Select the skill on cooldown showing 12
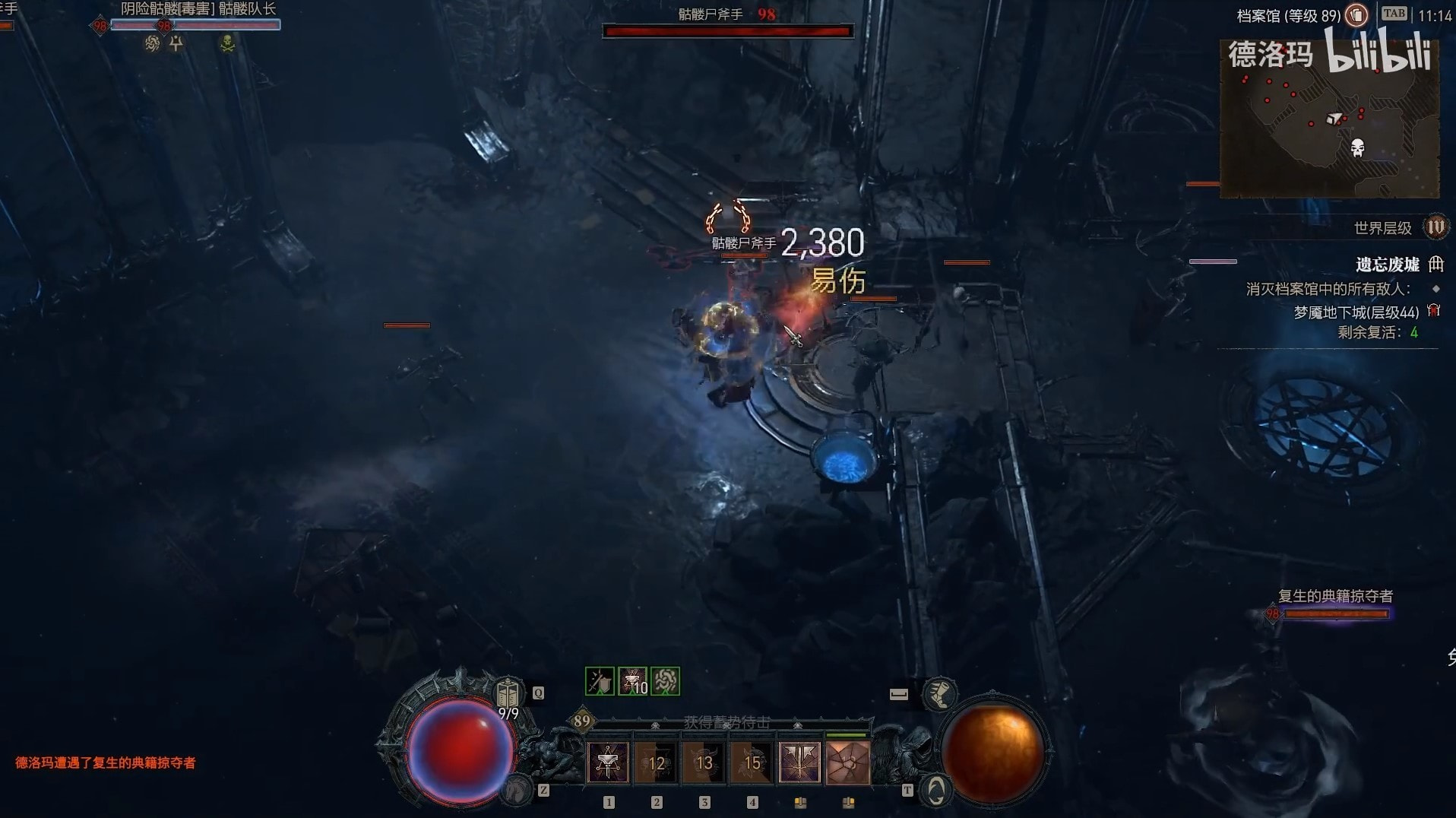This screenshot has height=818, width=1456. (x=657, y=763)
